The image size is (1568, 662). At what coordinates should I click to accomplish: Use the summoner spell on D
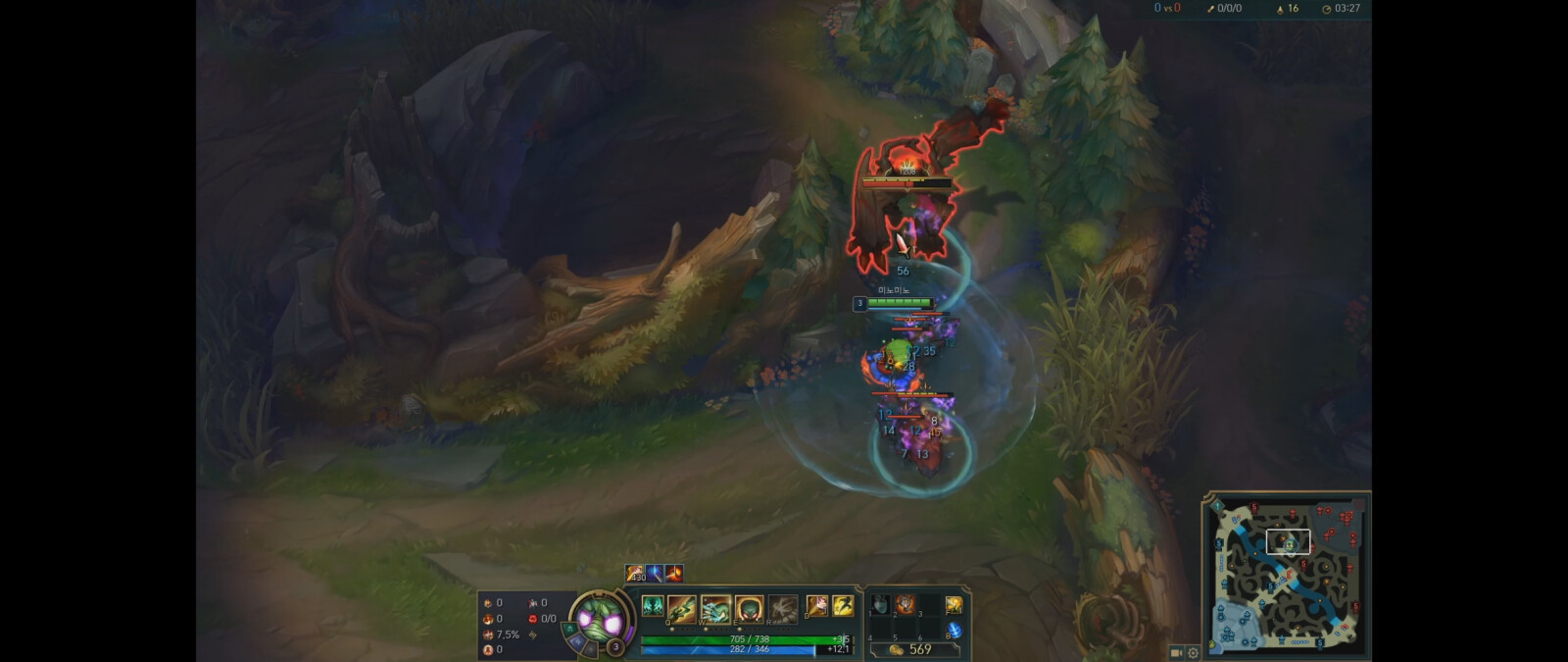(x=816, y=606)
